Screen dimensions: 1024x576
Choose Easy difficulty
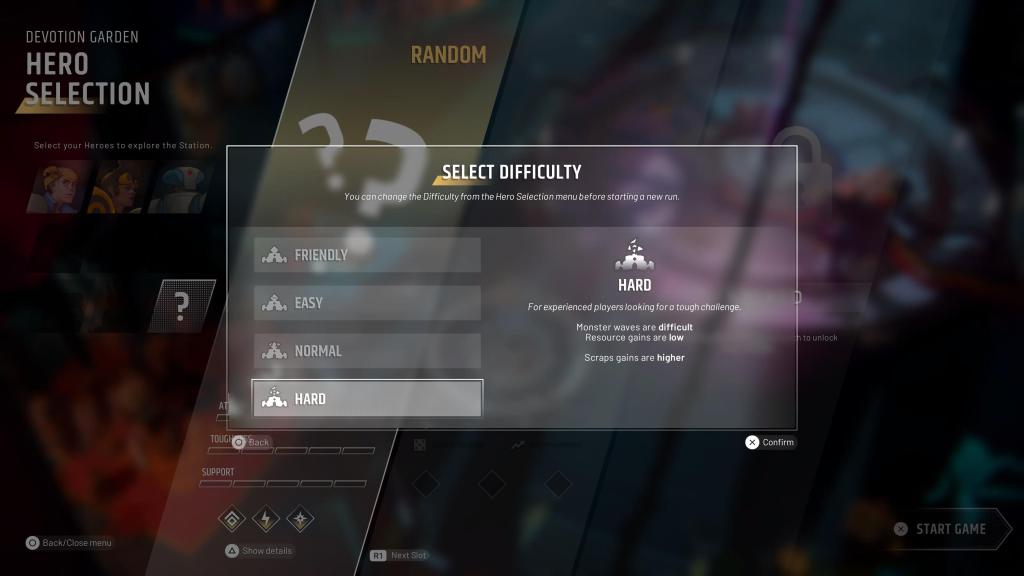[367, 303]
